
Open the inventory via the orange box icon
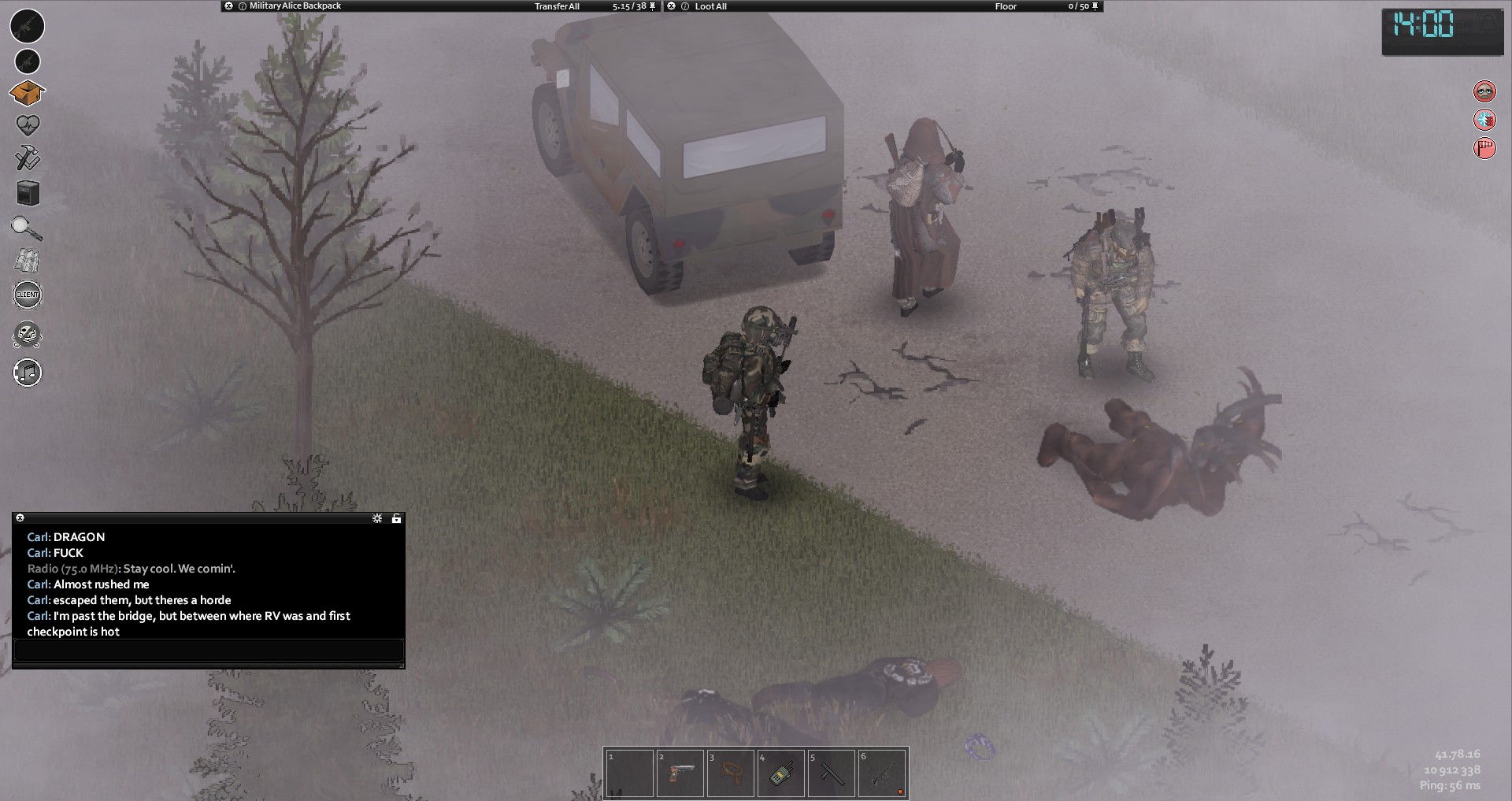28,93
